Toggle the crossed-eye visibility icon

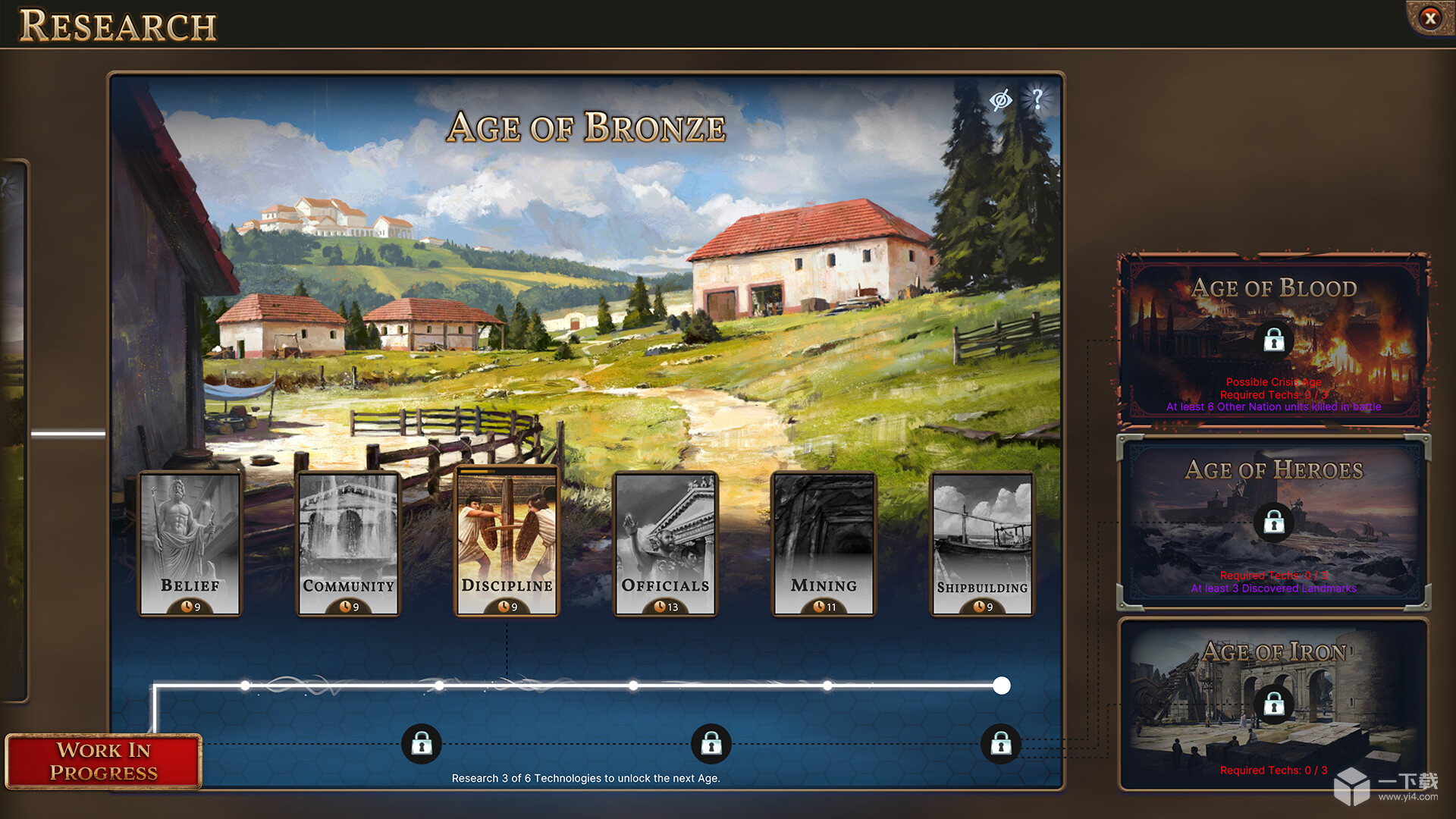(x=1000, y=100)
